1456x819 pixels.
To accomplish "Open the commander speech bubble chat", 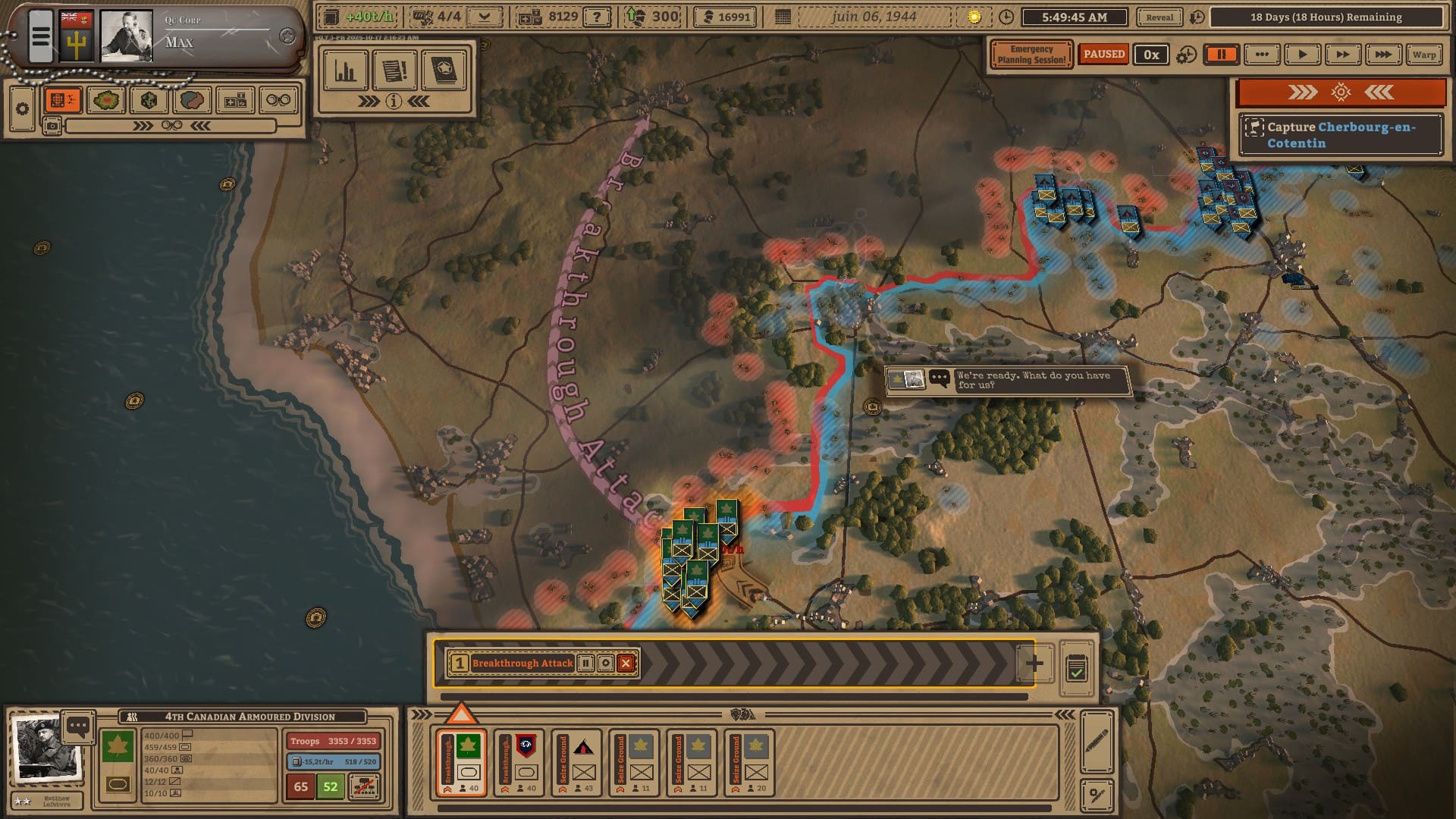I will 78,726.
